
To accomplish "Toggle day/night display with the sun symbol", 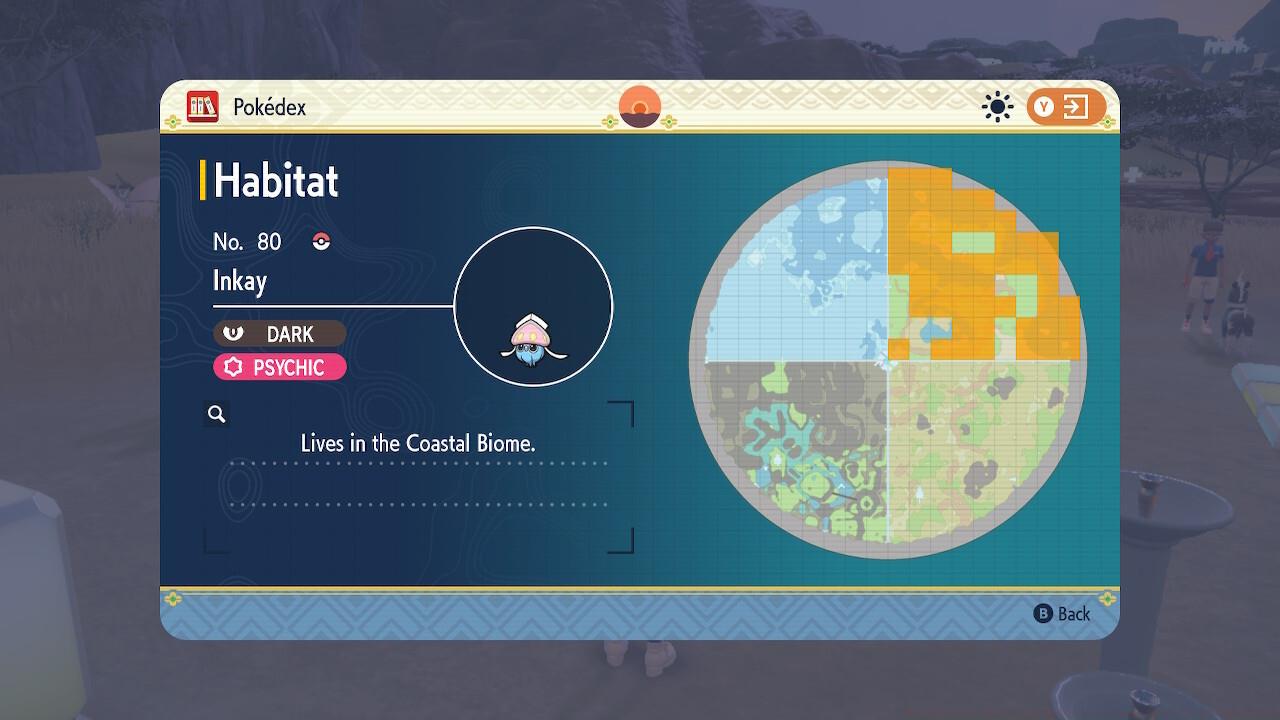I will tap(997, 106).
